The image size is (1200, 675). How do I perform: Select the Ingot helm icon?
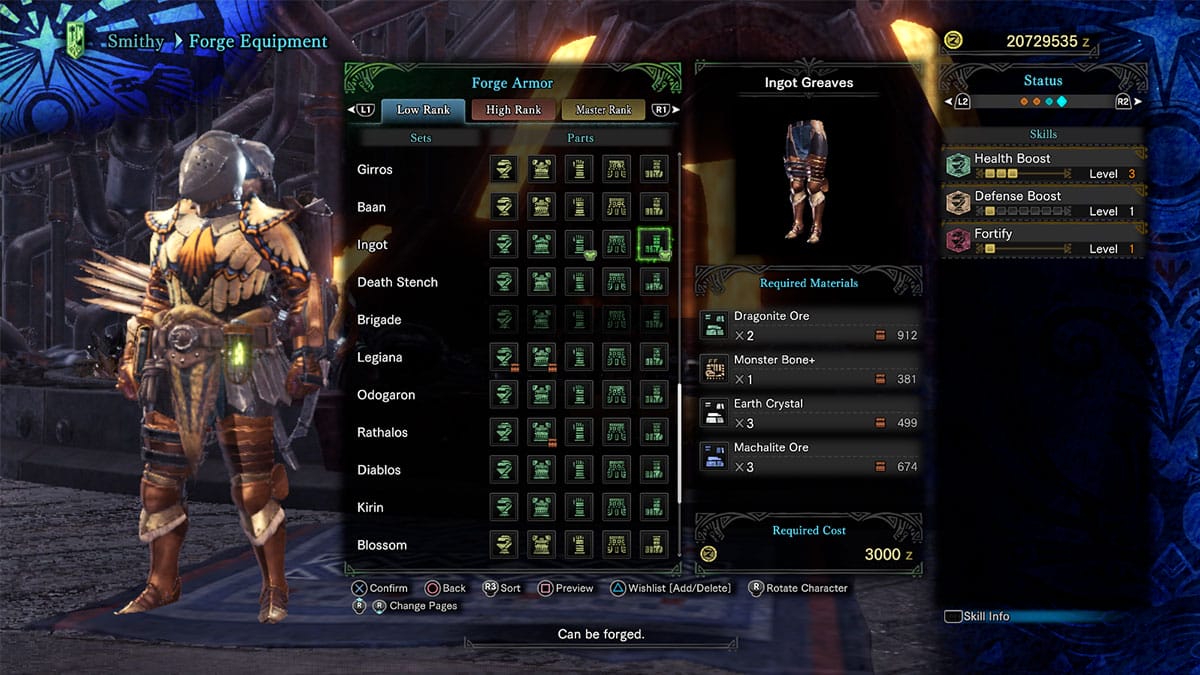(504, 244)
